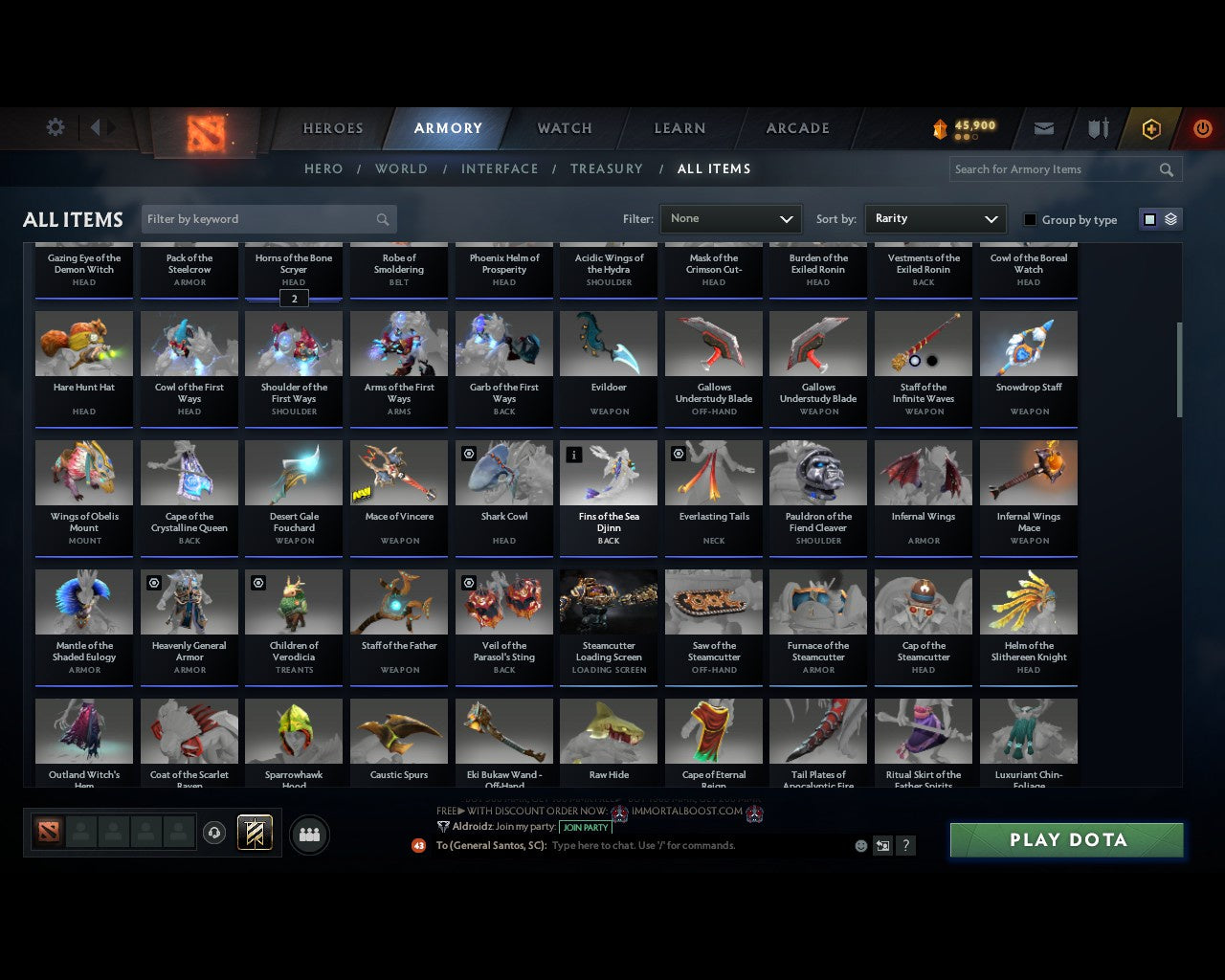Click the Filter by keyword field
Image resolution: width=1225 pixels, height=980 pixels.
[x=258, y=218]
